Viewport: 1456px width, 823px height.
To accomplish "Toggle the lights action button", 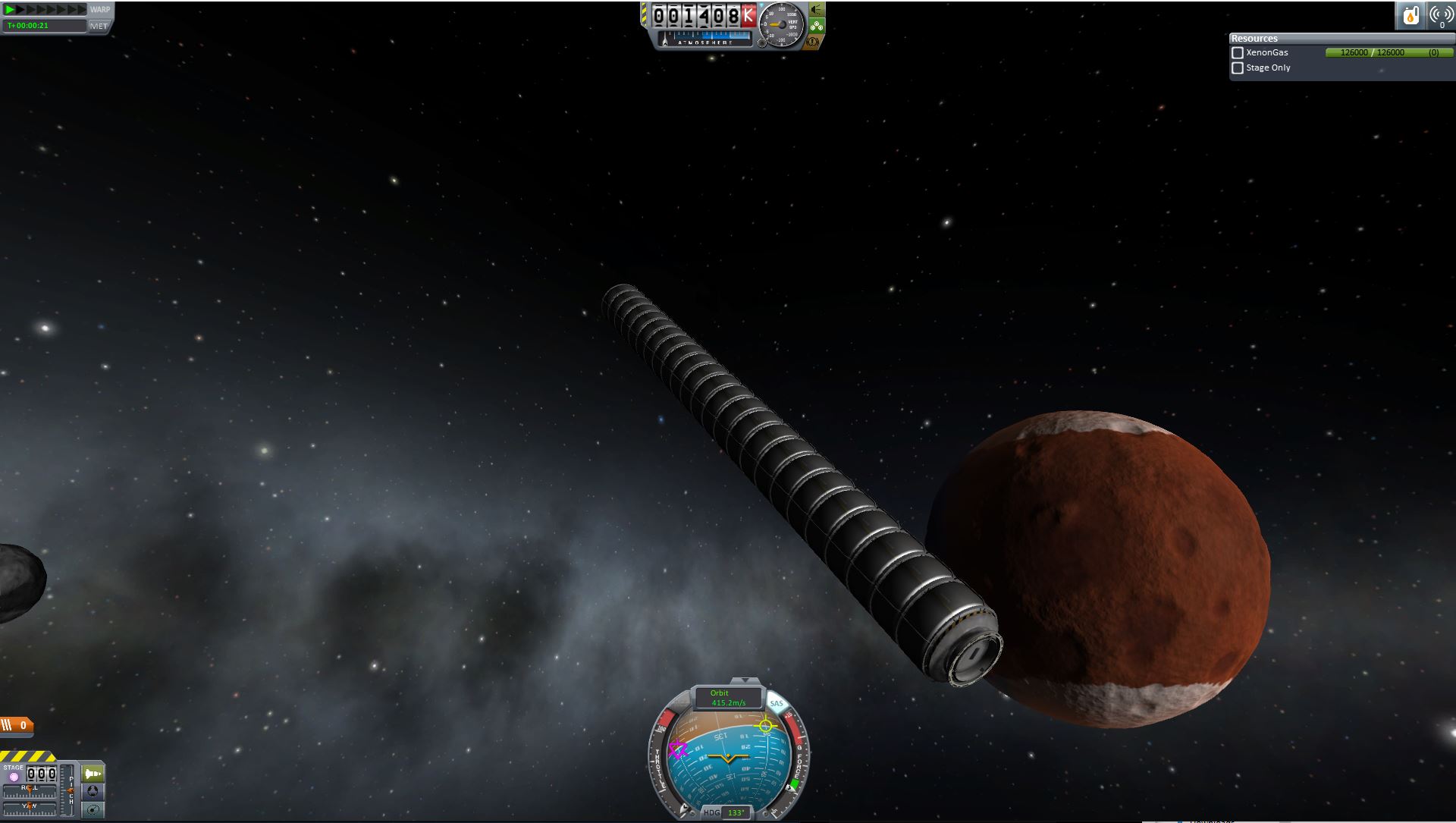I will (x=817, y=10).
